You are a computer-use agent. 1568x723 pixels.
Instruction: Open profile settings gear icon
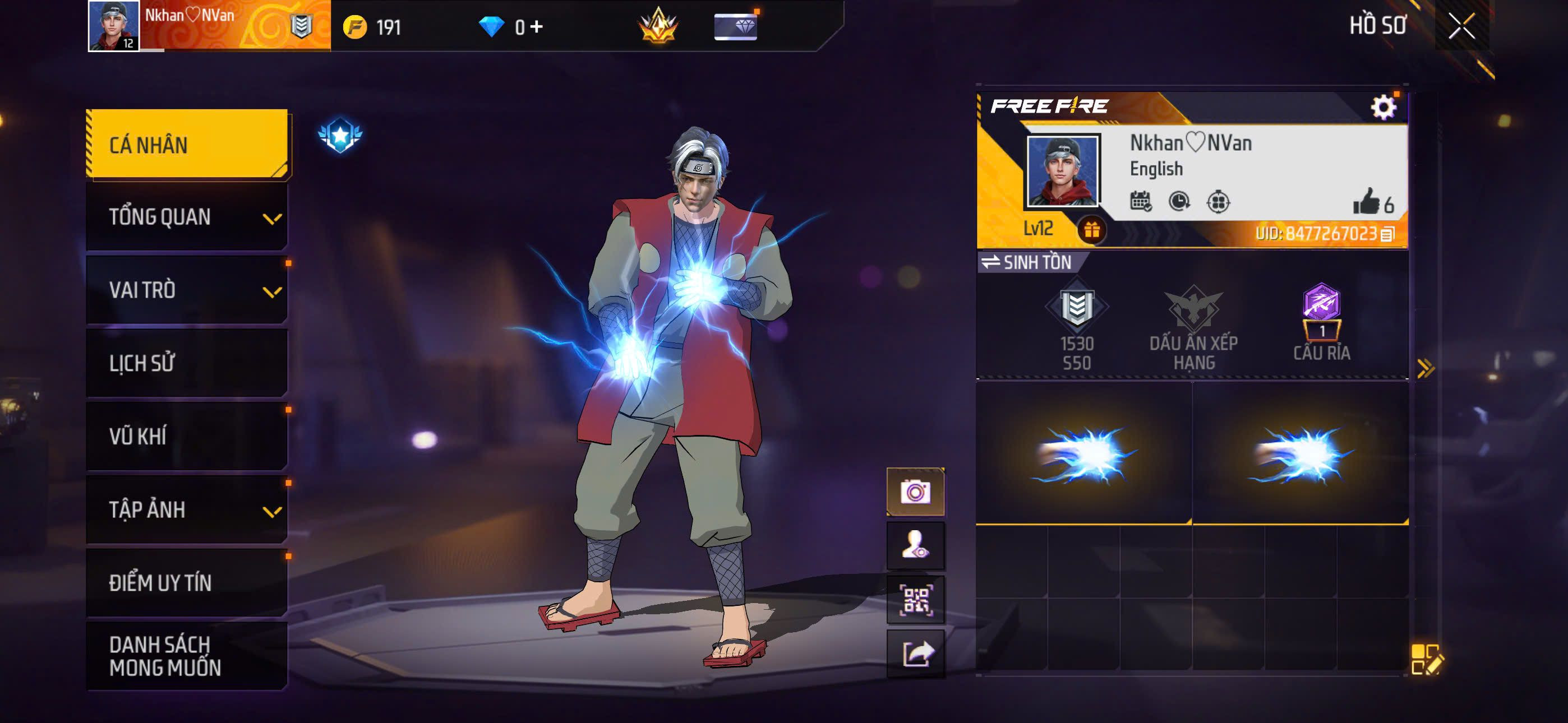click(x=1383, y=107)
